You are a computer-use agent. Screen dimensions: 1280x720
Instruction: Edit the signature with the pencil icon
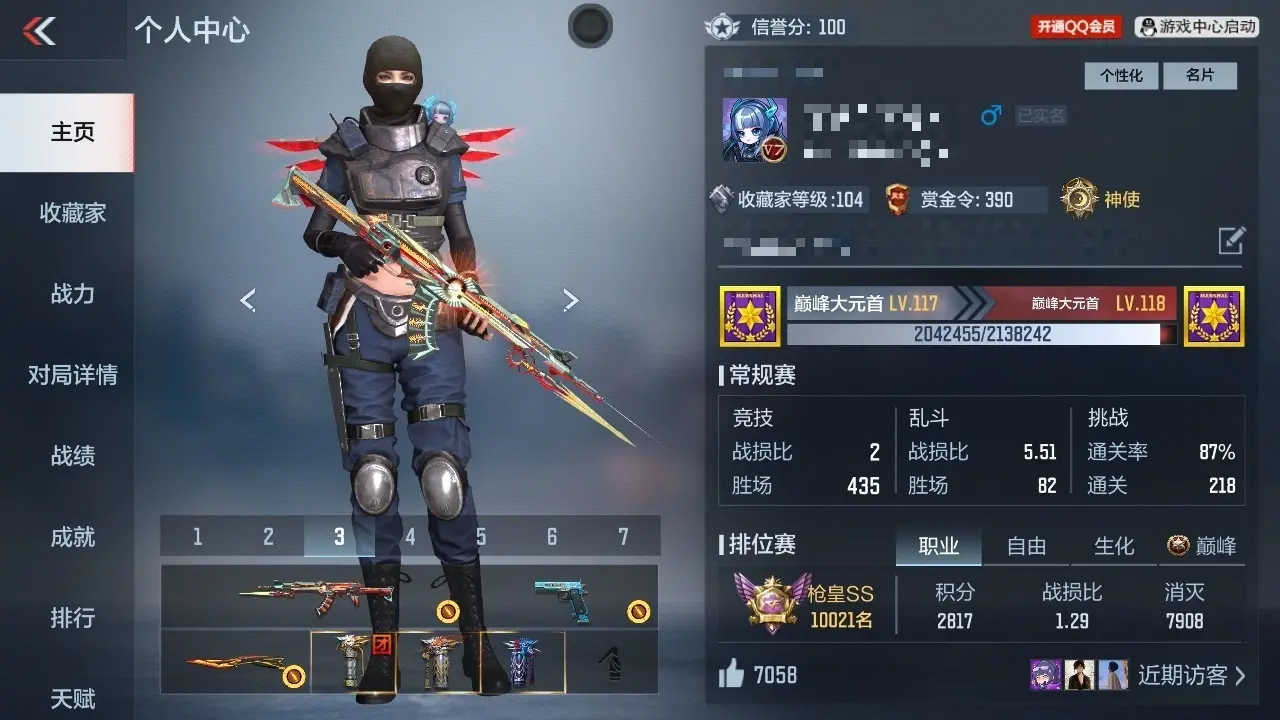(1231, 240)
